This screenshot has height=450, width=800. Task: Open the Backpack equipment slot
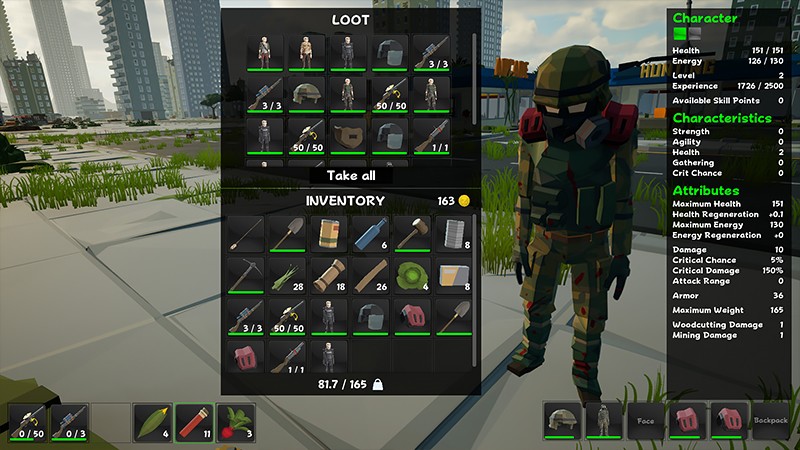tap(771, 421)
